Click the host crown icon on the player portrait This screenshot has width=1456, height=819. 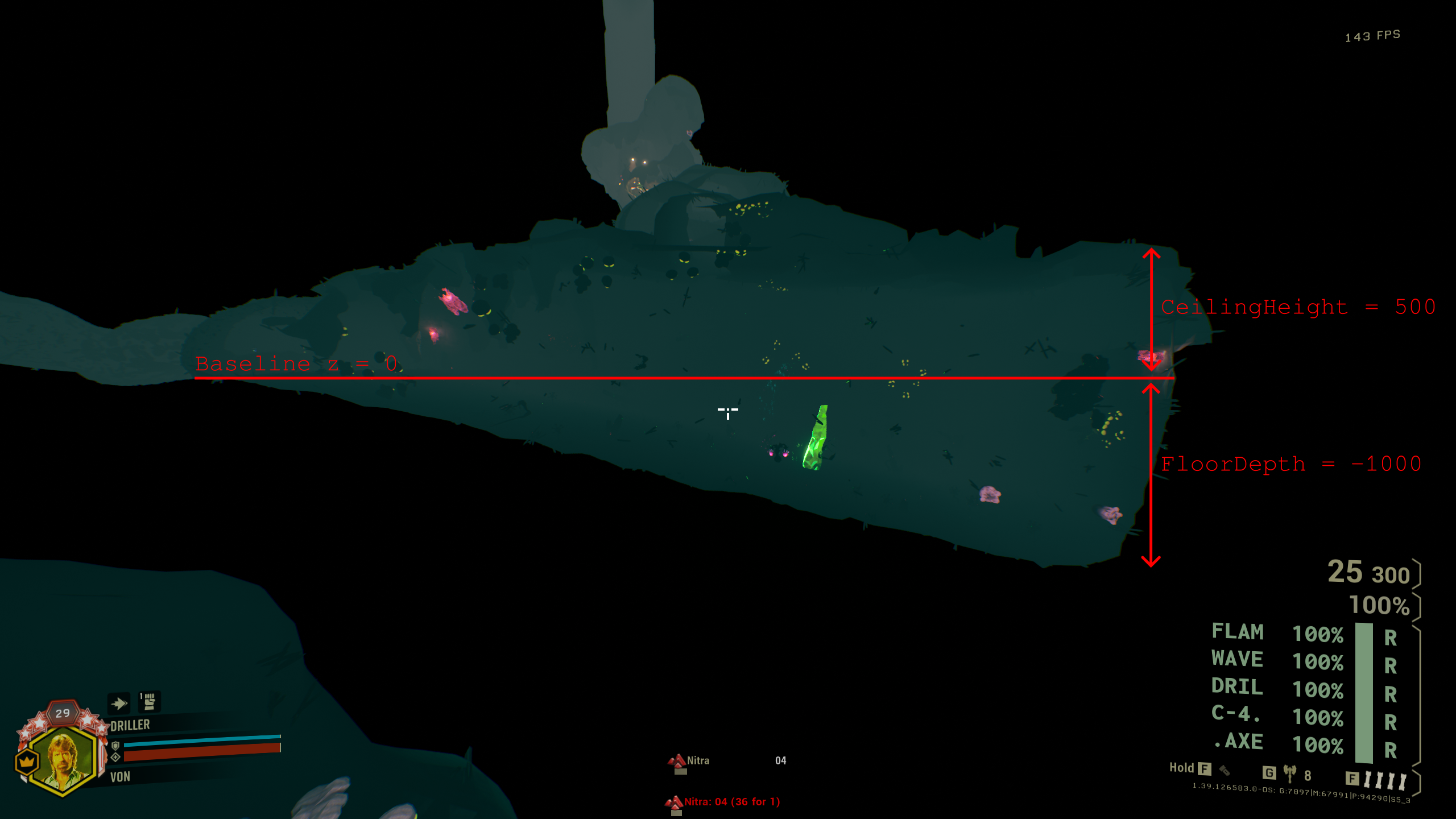[26, 762]
